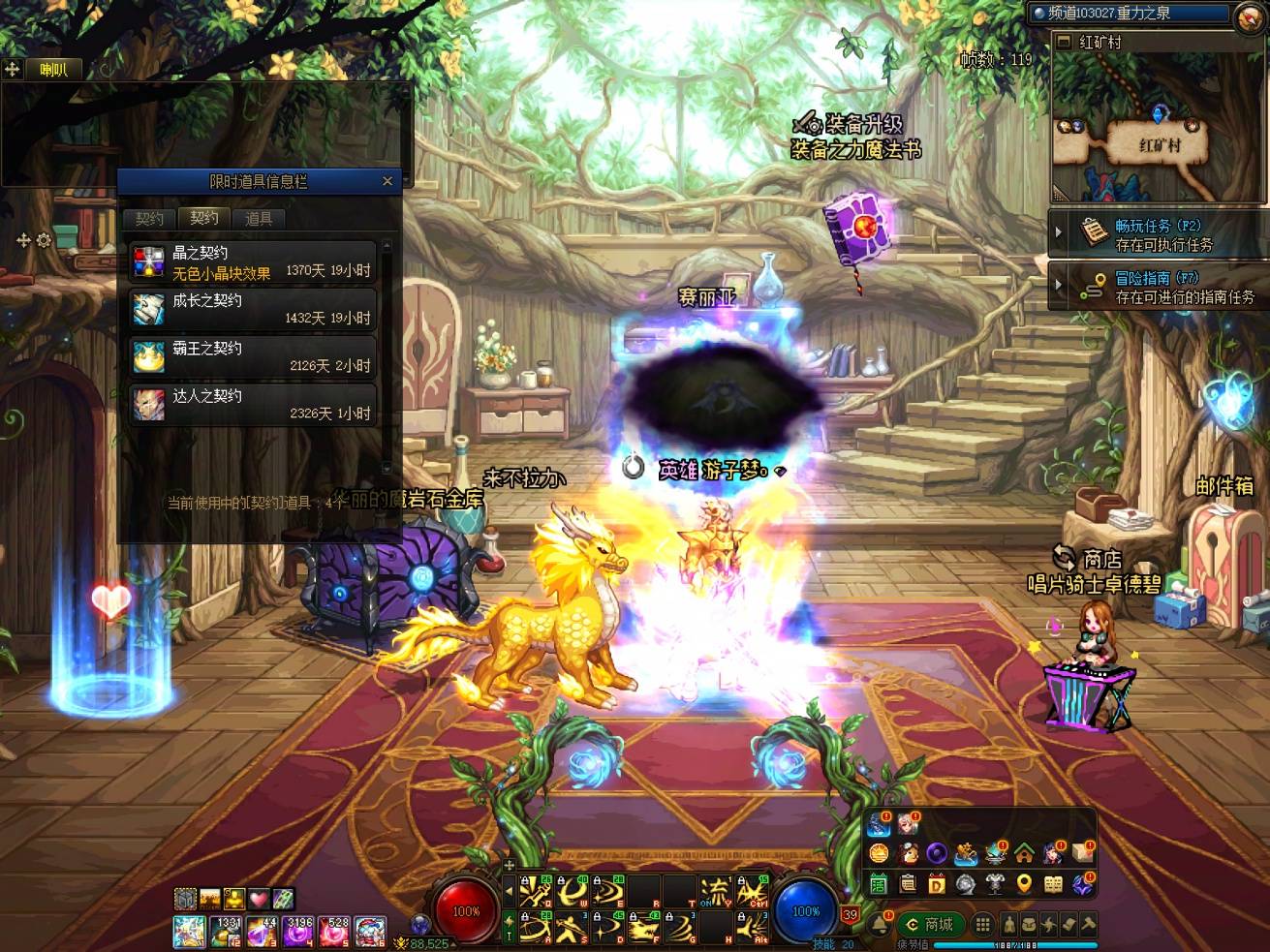Open the yellow D calendar icon
This screenshot has width=1270, height=952.
click(x=936, y=883)
